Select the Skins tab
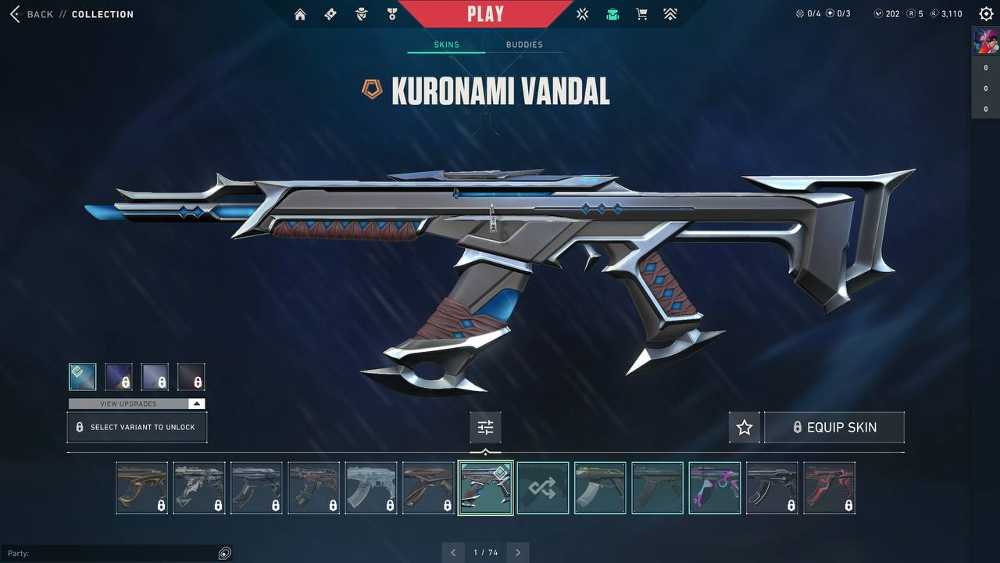Screen dimensions: 1000x563 pyautogui.click(x=446, y=45)
